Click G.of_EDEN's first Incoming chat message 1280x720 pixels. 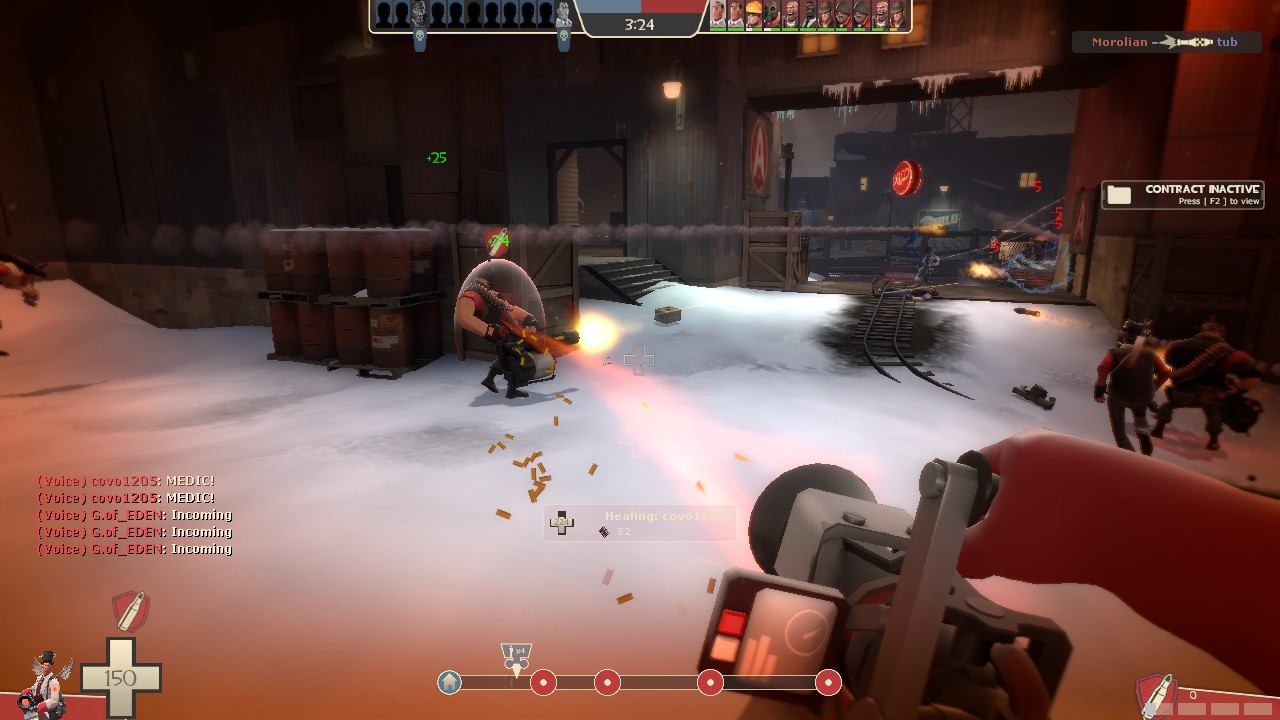click(x=134, y=515)
